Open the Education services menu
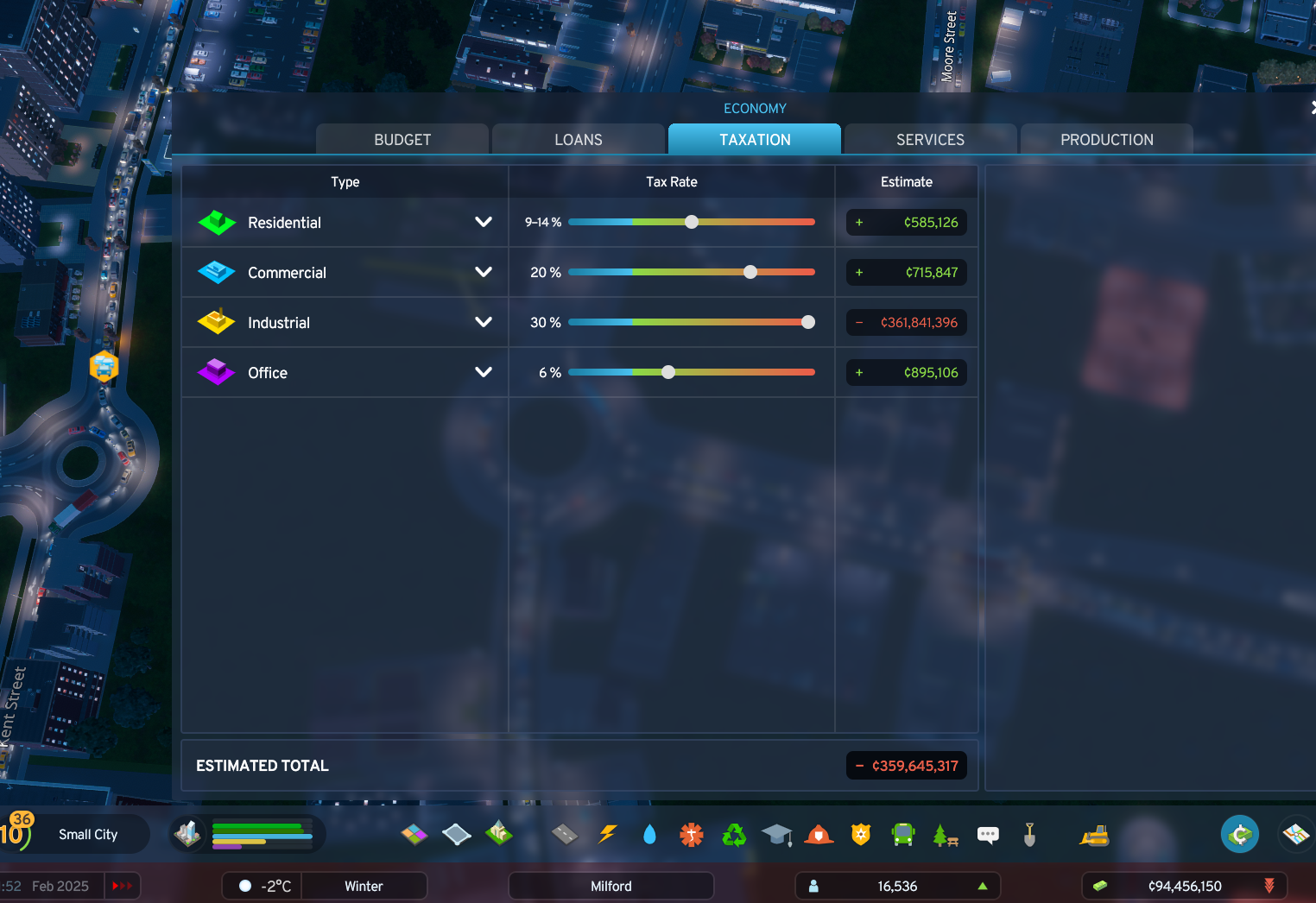The image size is (1316, 903). pos(776,834)
